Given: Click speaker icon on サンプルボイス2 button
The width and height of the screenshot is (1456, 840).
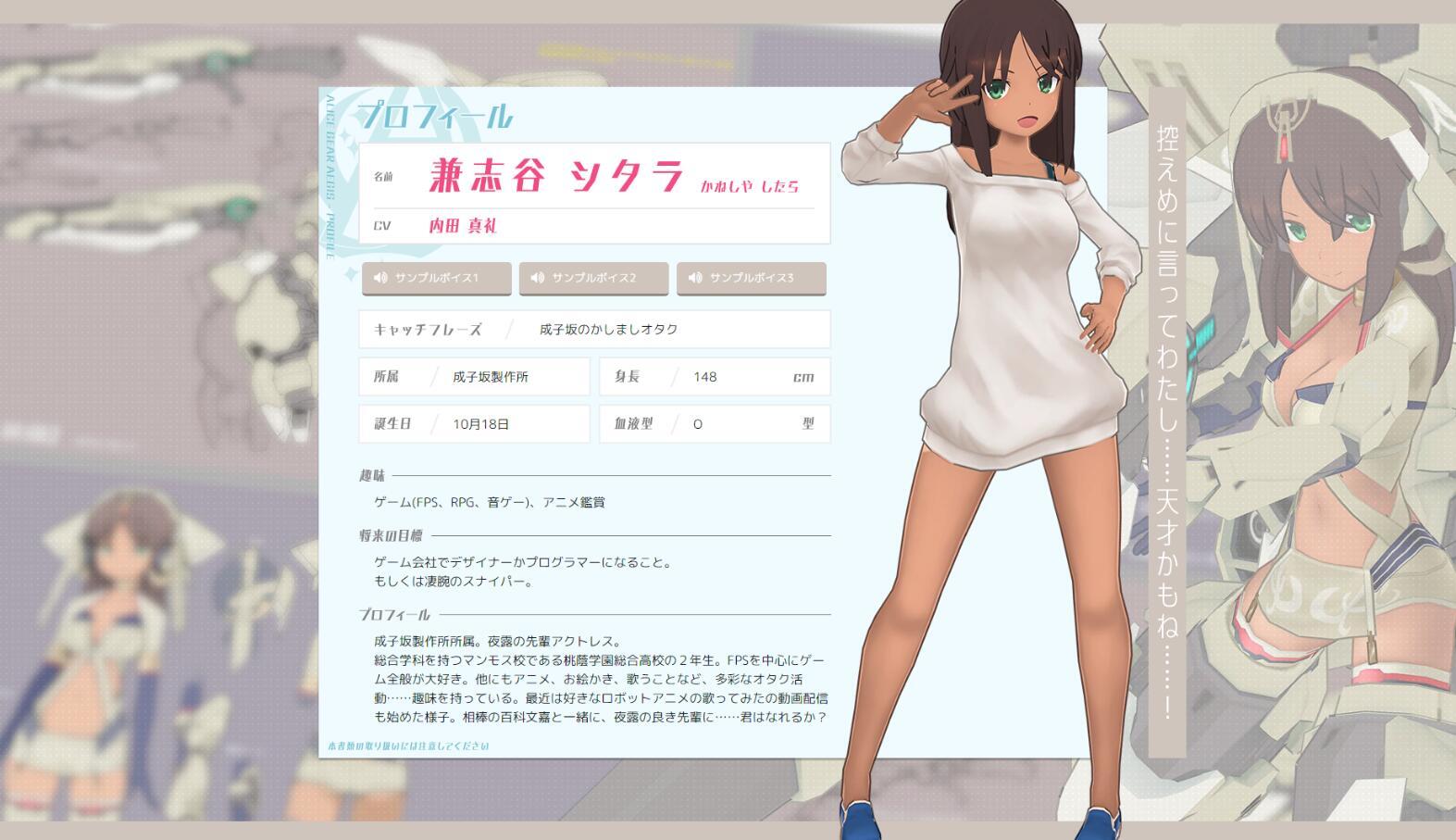Looking at the screenshot, I should (x=539, y=276).
